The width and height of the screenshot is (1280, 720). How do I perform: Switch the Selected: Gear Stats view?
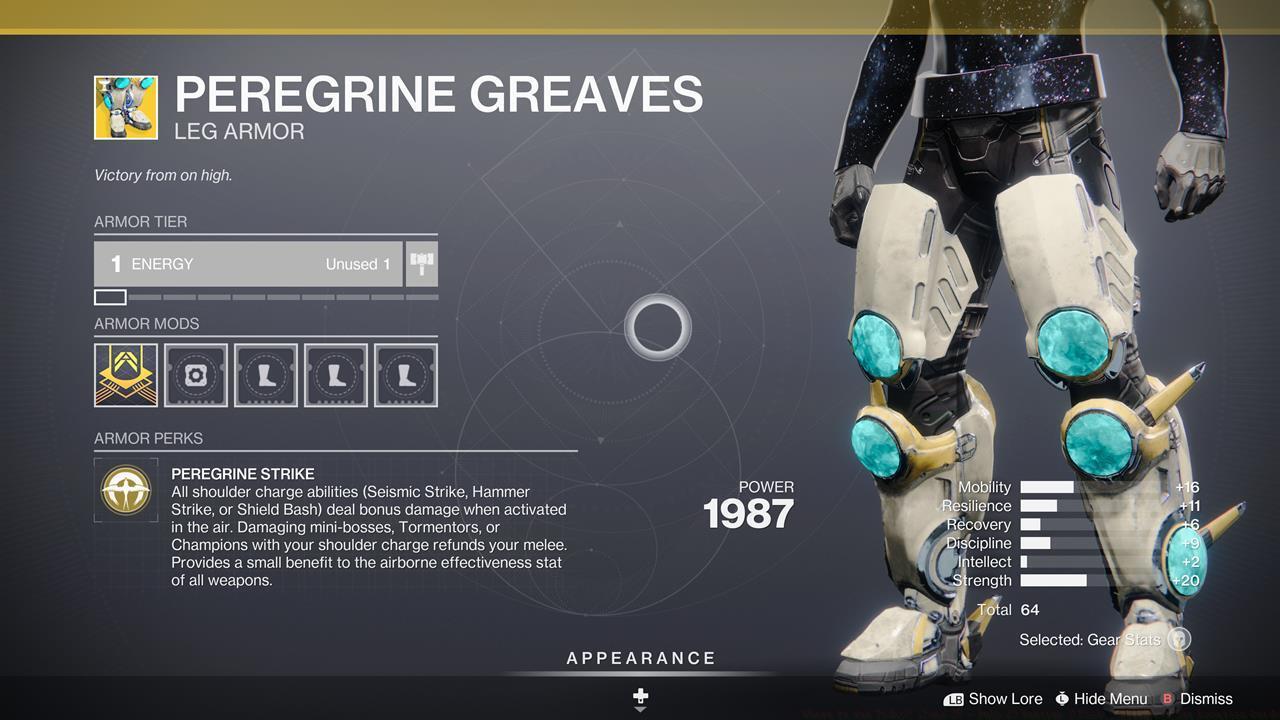click(x=1090, y=639)
